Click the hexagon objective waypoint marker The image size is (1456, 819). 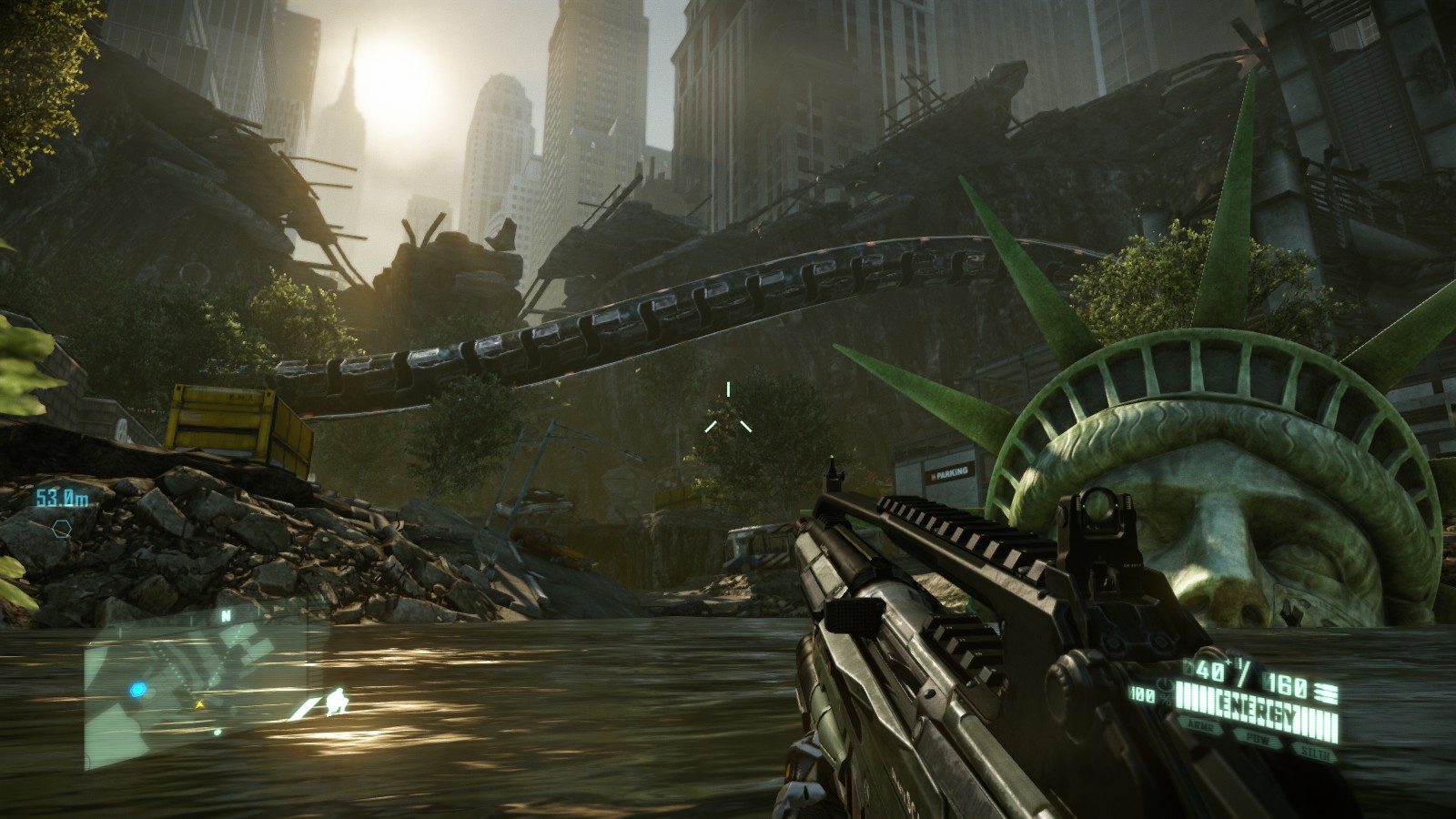[61, 526]
